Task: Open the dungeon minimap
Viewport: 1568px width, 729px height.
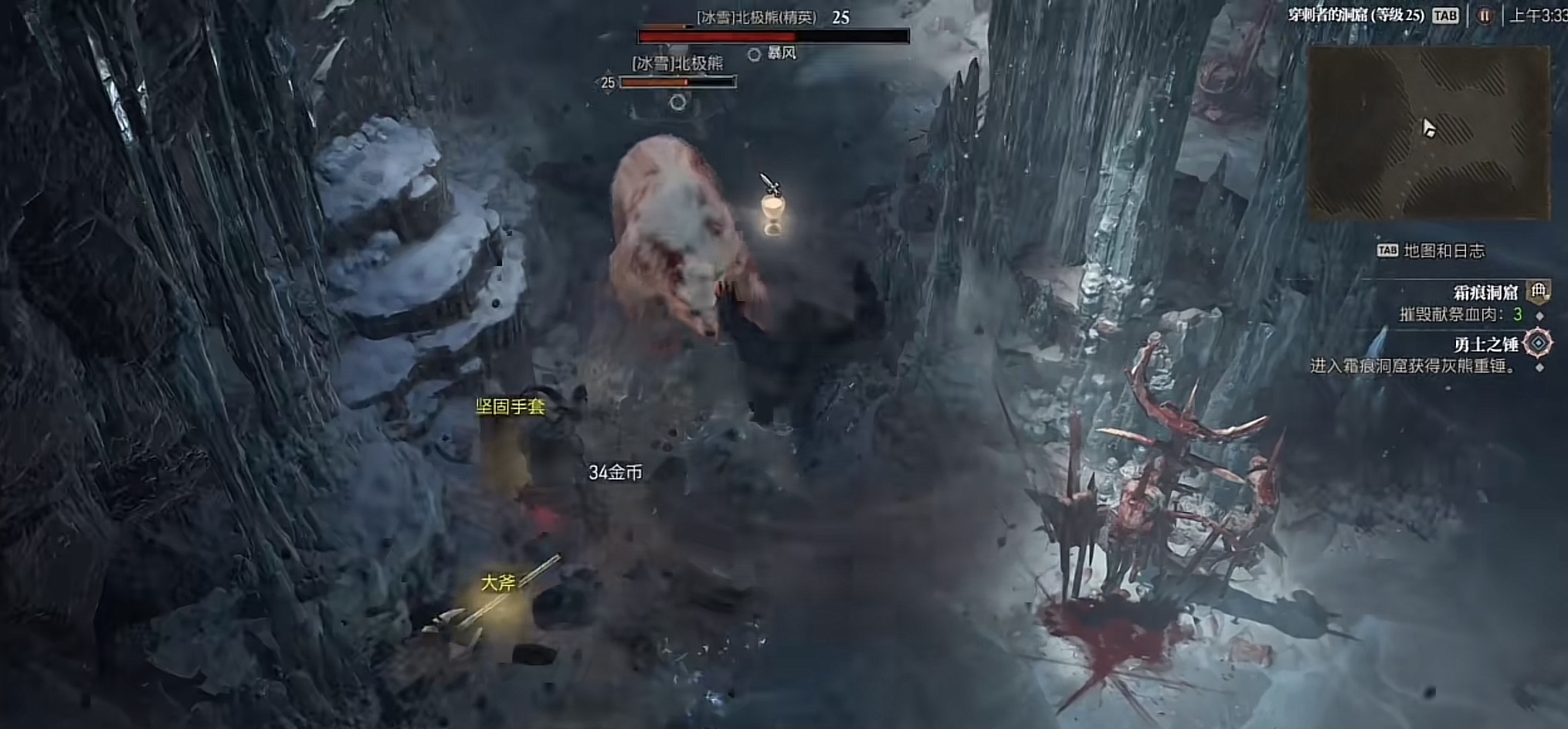Action: click(1428, 132)
